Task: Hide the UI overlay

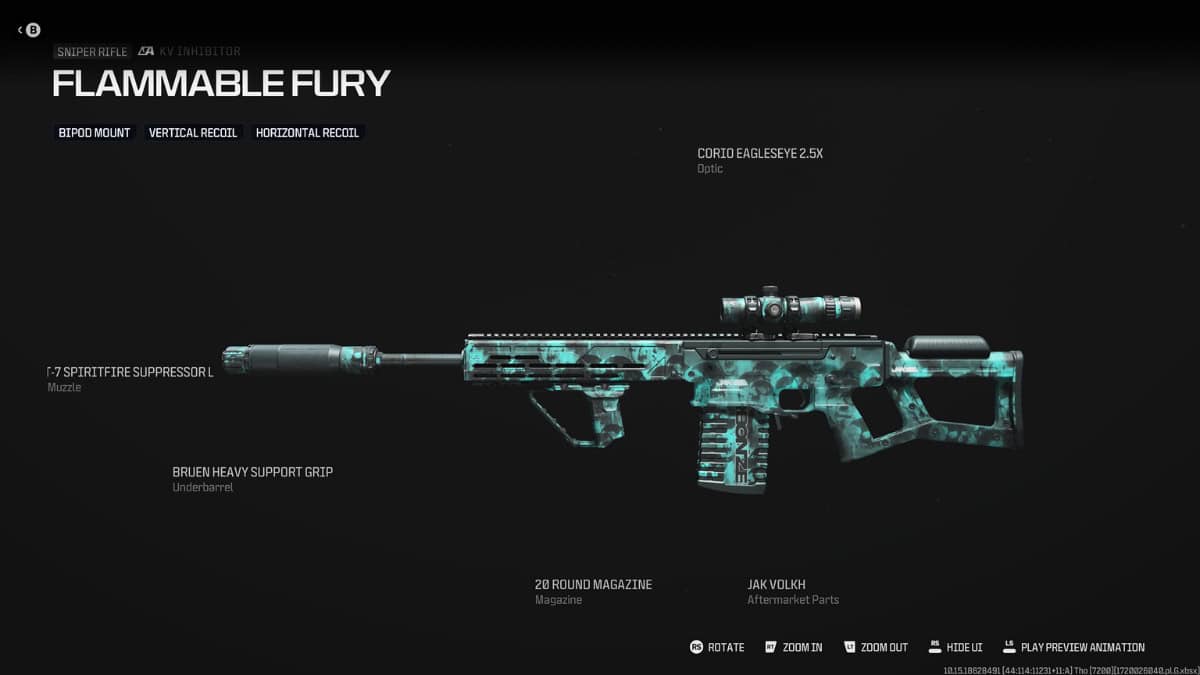Action: tap(955, 647)
